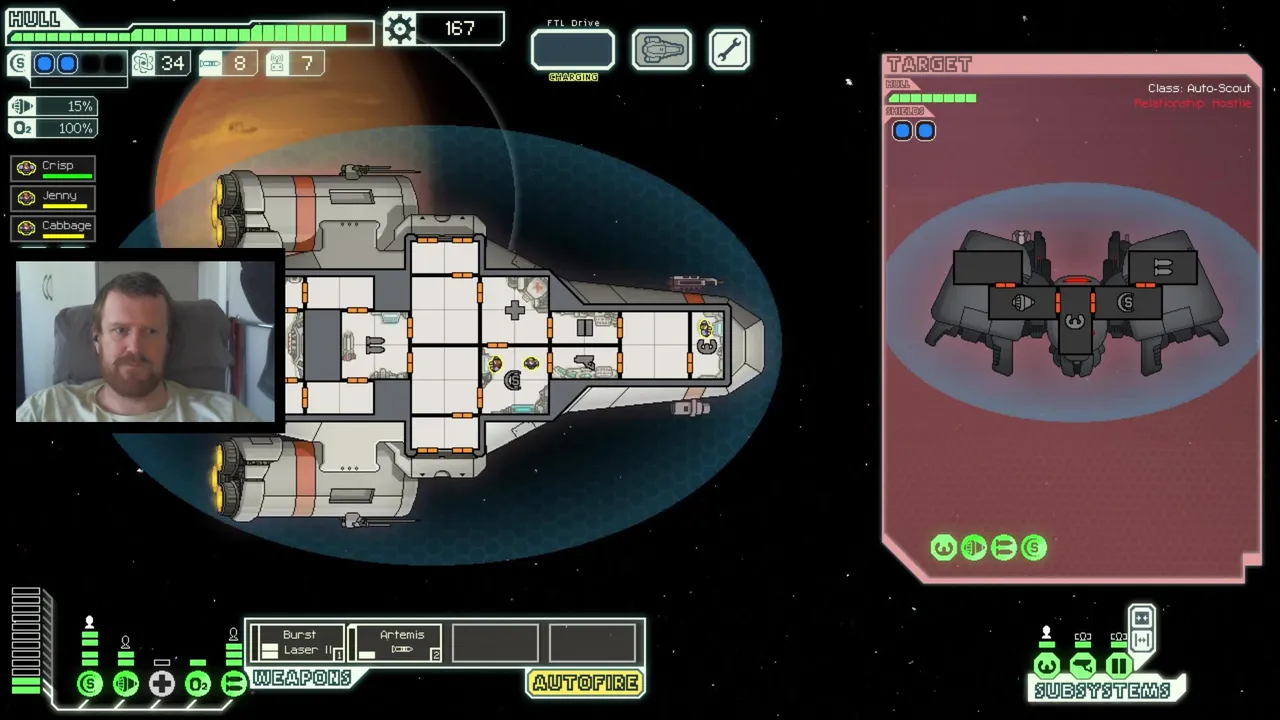Click the weapons system power icon
The width and height of the screenshot is (1280, 720).
[233, 684]
